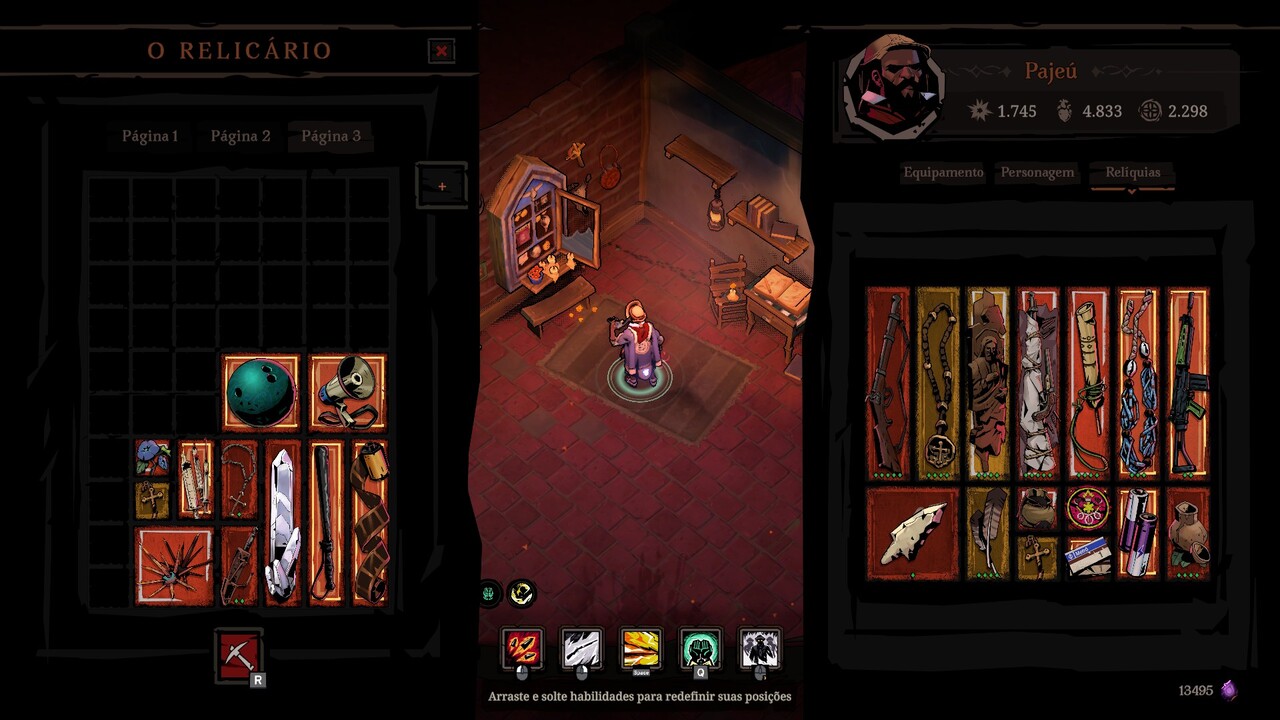The height and width of the screenshot is (720, 1280).
Task: Open the Equipamento tab
Action: [943, 173]
